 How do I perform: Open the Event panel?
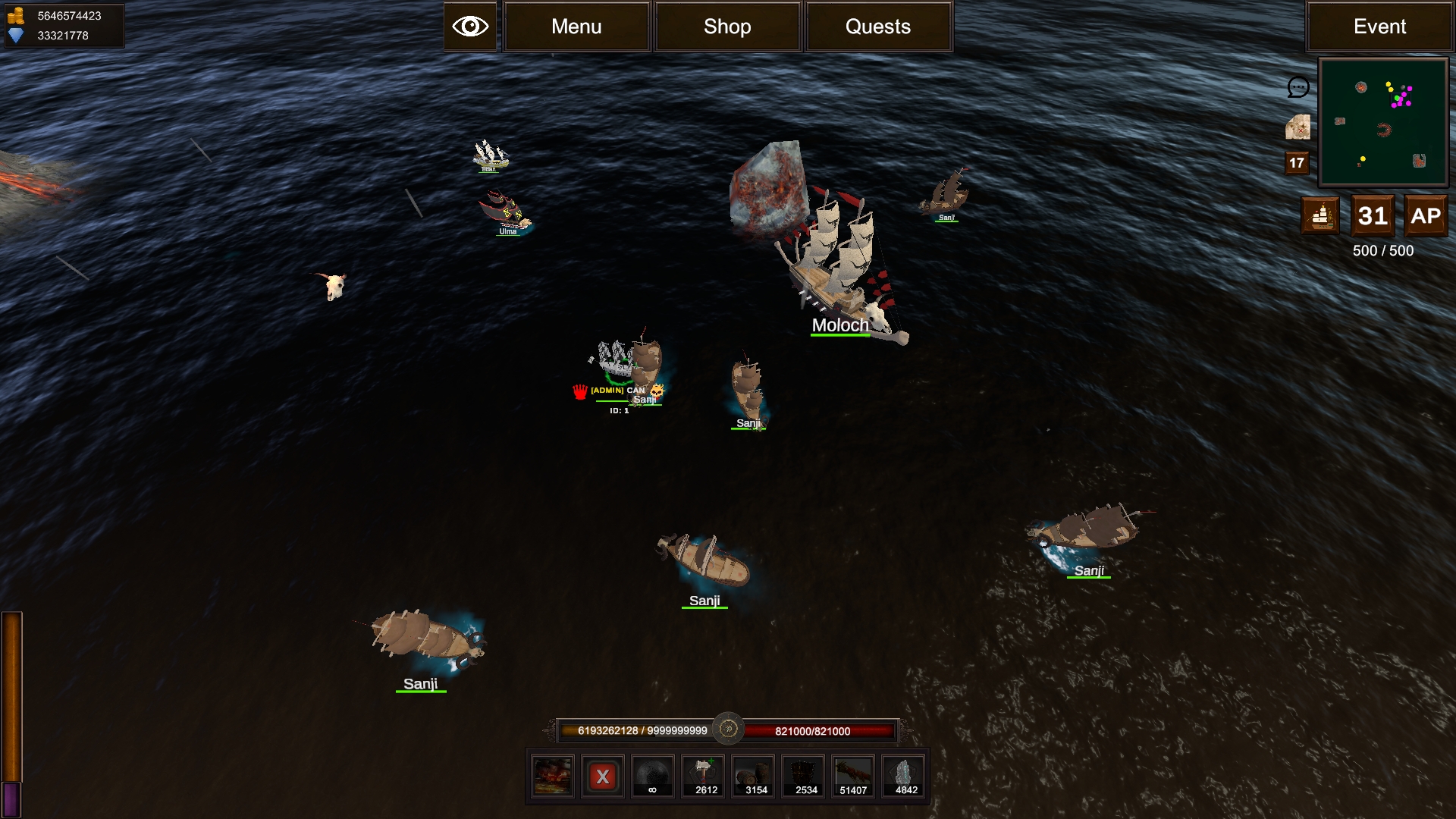[1379, 27]
